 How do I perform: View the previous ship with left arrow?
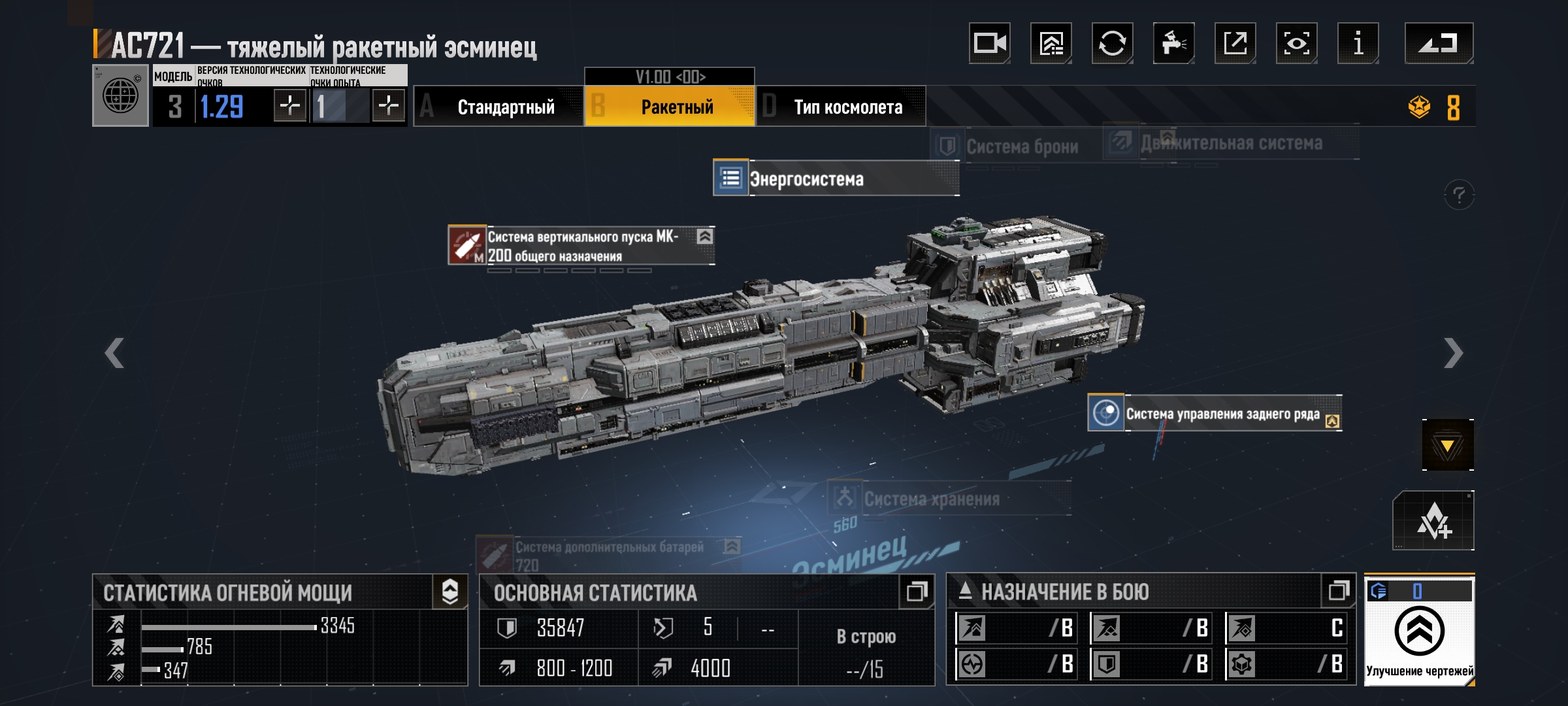point(115,354)
